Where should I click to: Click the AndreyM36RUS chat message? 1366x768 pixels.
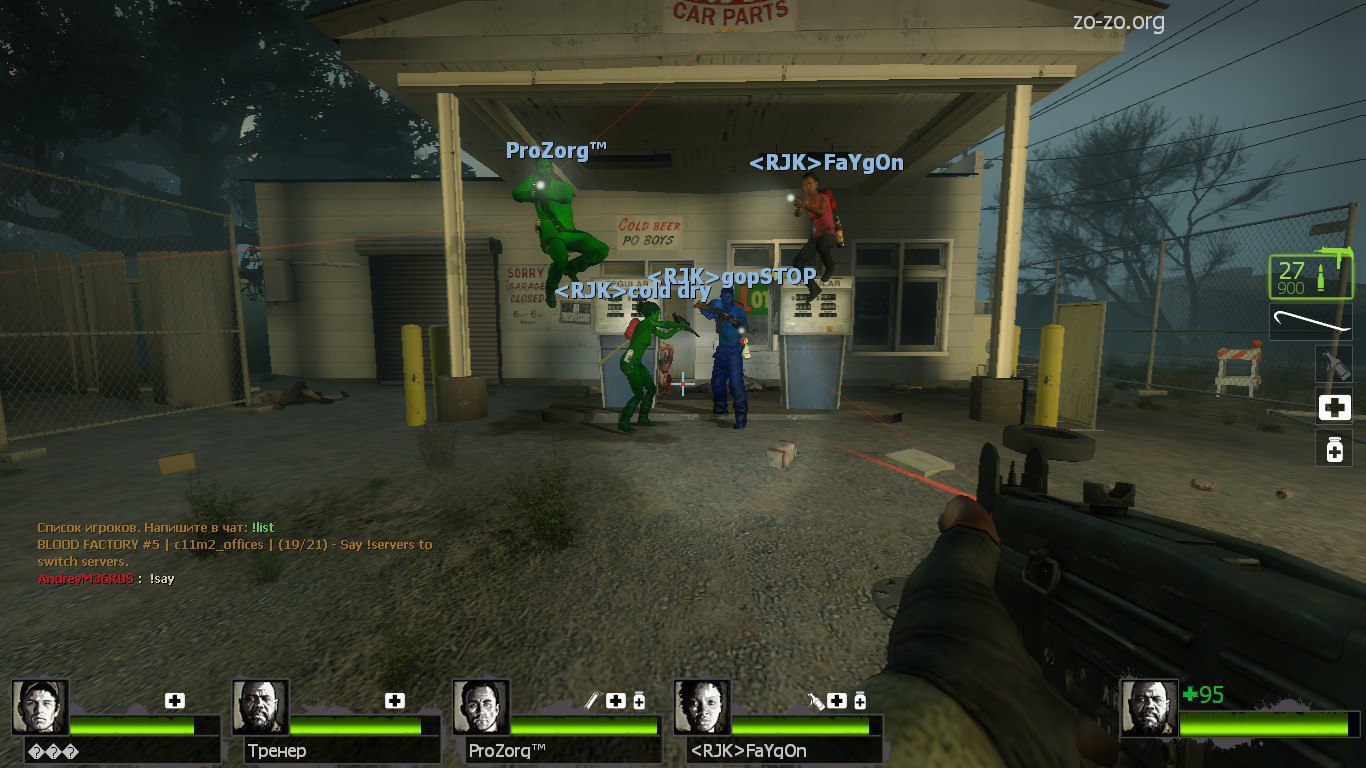pos(106,579)
